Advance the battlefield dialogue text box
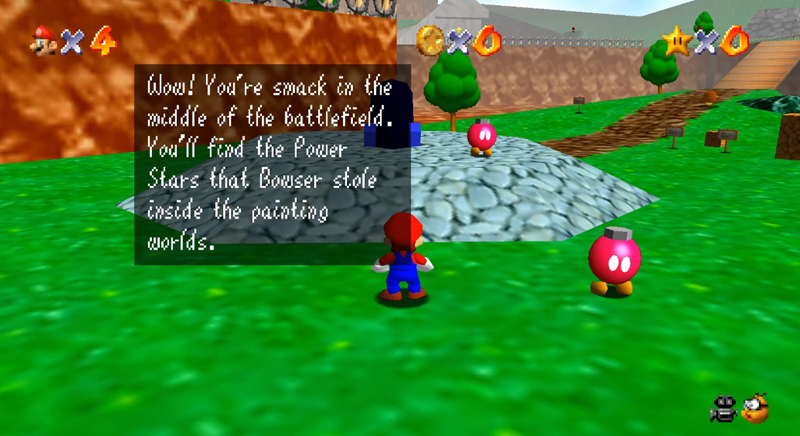This screenshot has height=436, width=800. [x=272, y=165]
